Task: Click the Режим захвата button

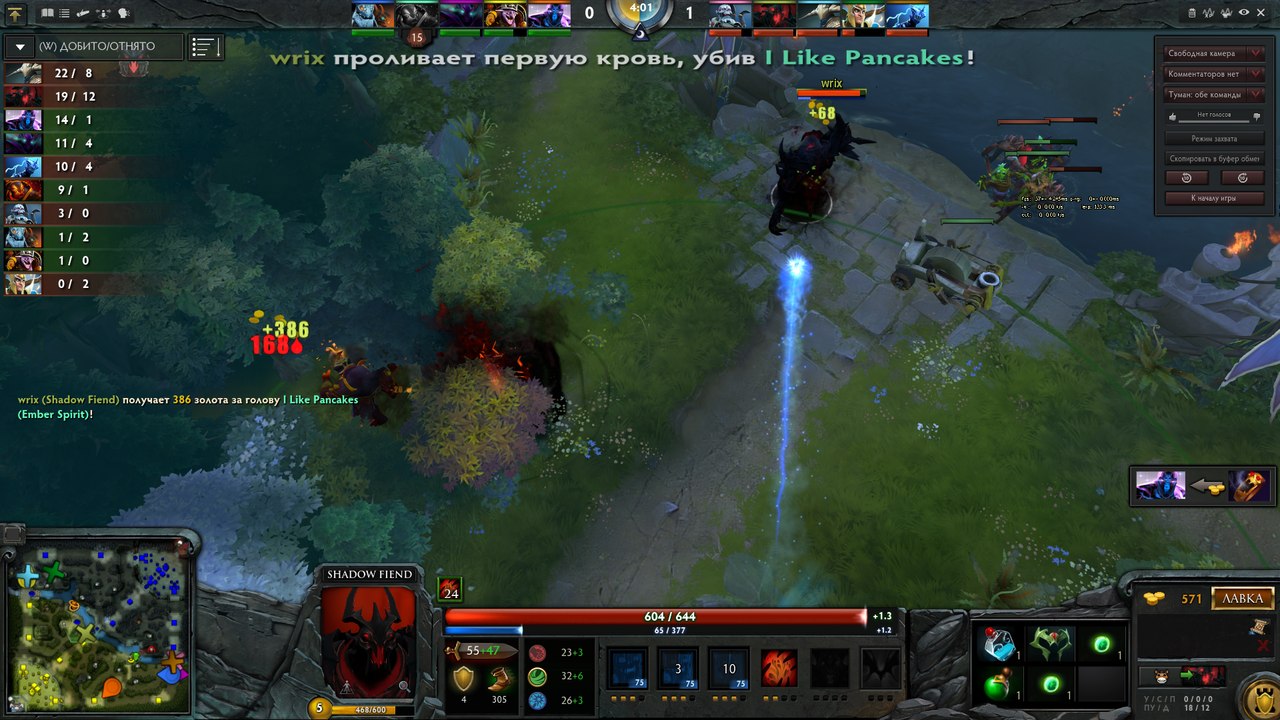Action: 1213,138
